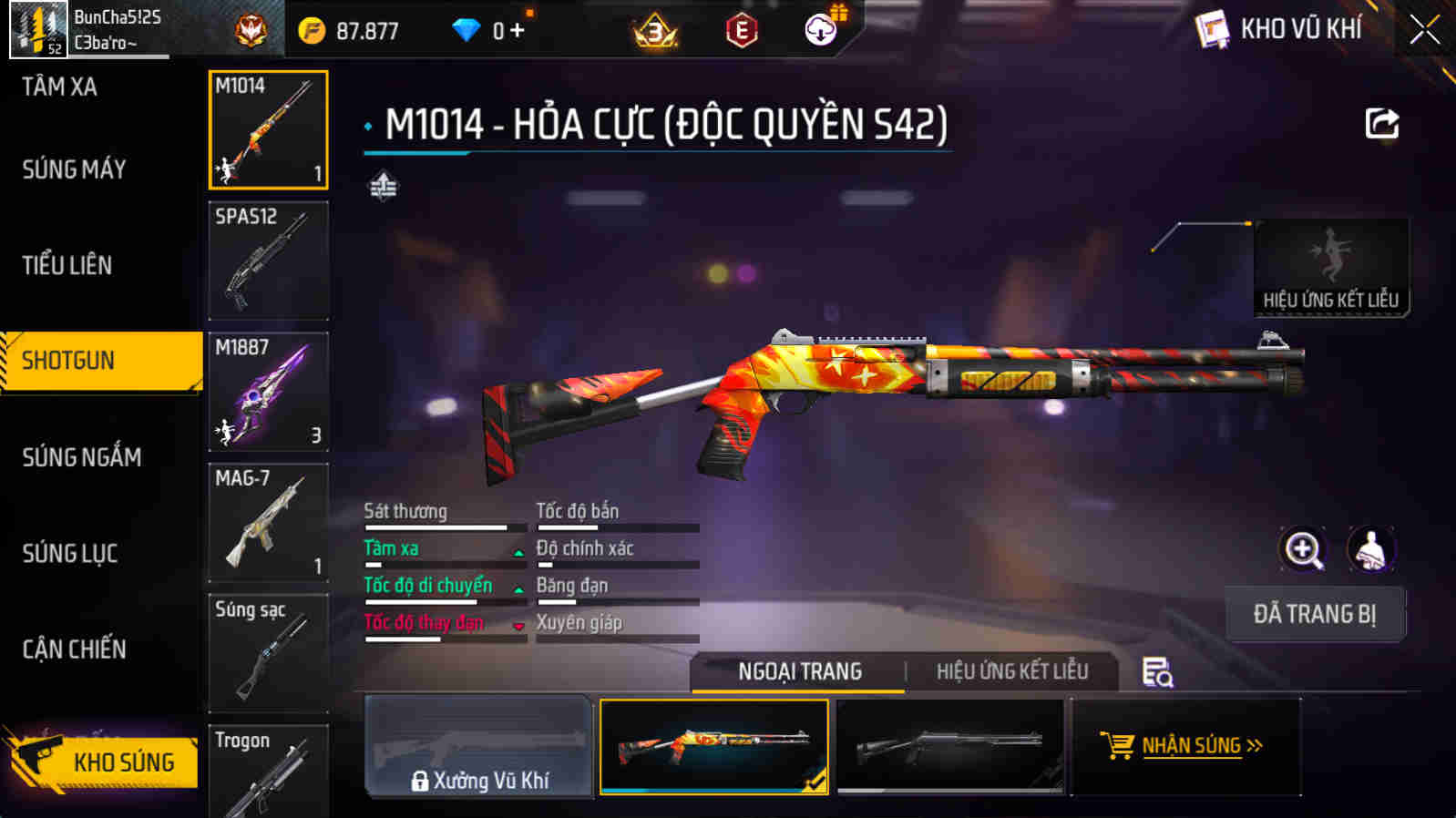Select the SÚNG NGẮM category
The height and width of the screenshot is (818, 1456).
point(82,456)
